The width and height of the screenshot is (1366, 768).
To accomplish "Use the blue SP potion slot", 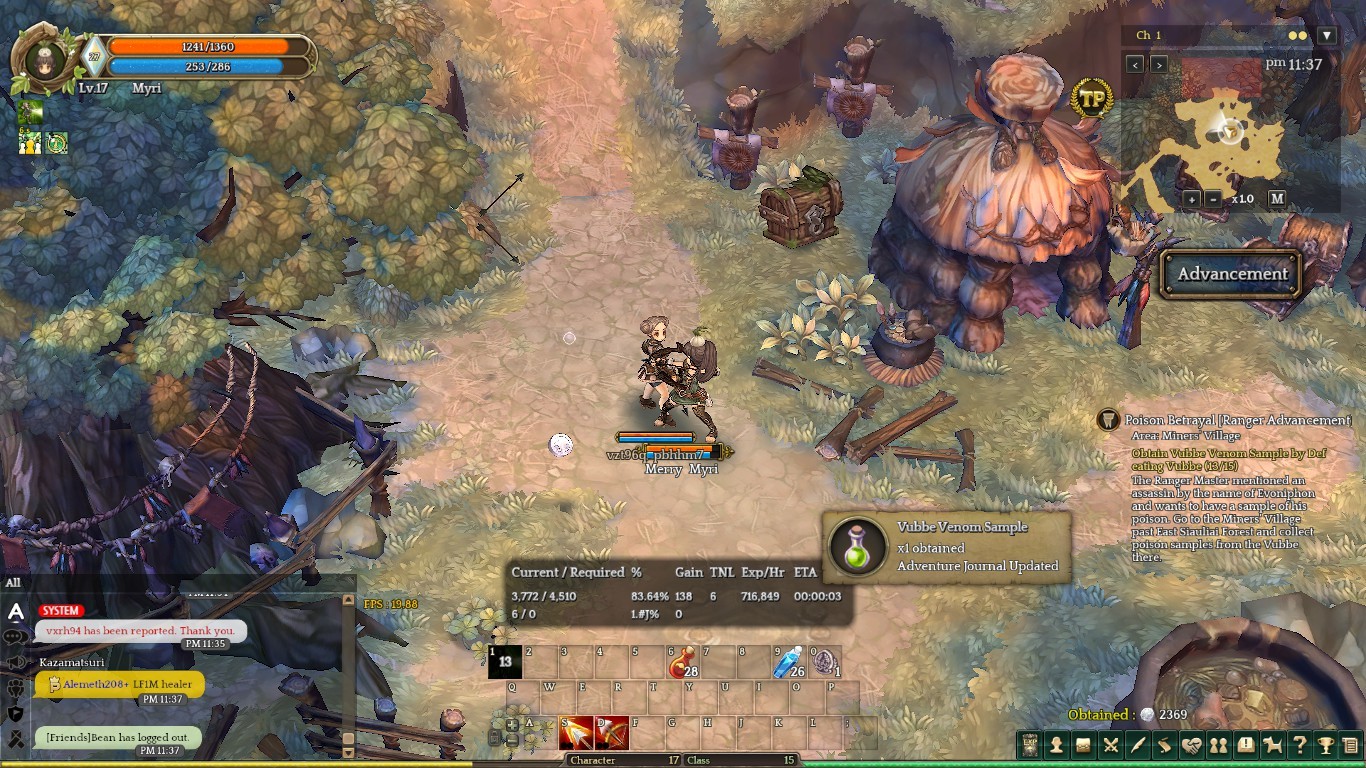I will pos(791,662).
